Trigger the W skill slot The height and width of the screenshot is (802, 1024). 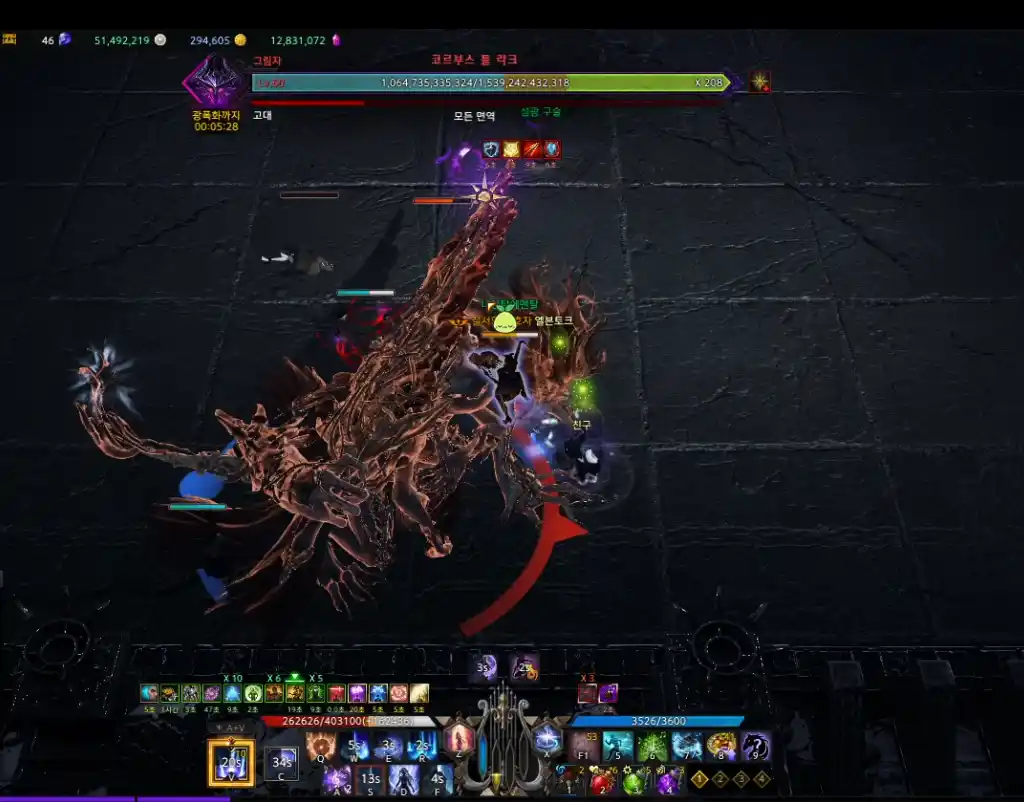tap(355, 746)
